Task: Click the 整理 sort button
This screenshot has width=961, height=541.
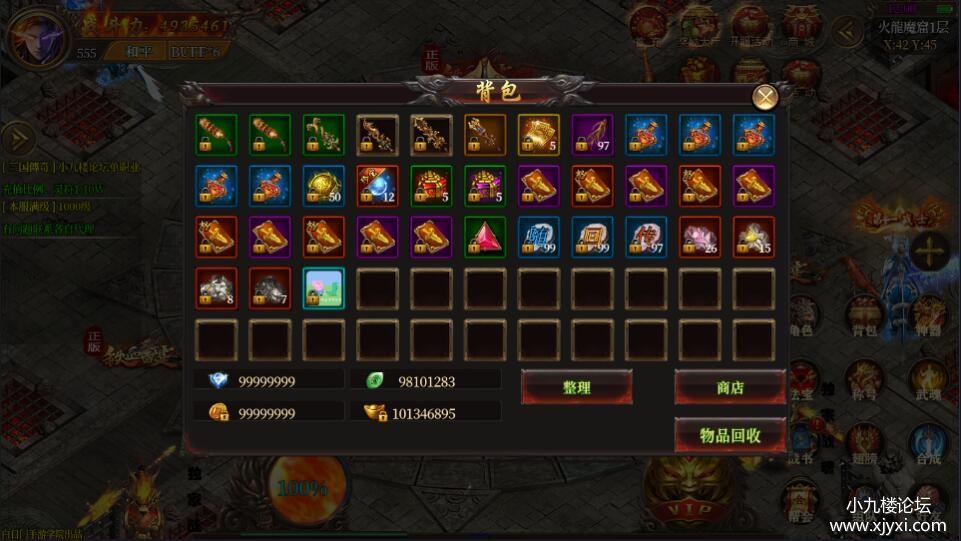Action: pos(576,387)
